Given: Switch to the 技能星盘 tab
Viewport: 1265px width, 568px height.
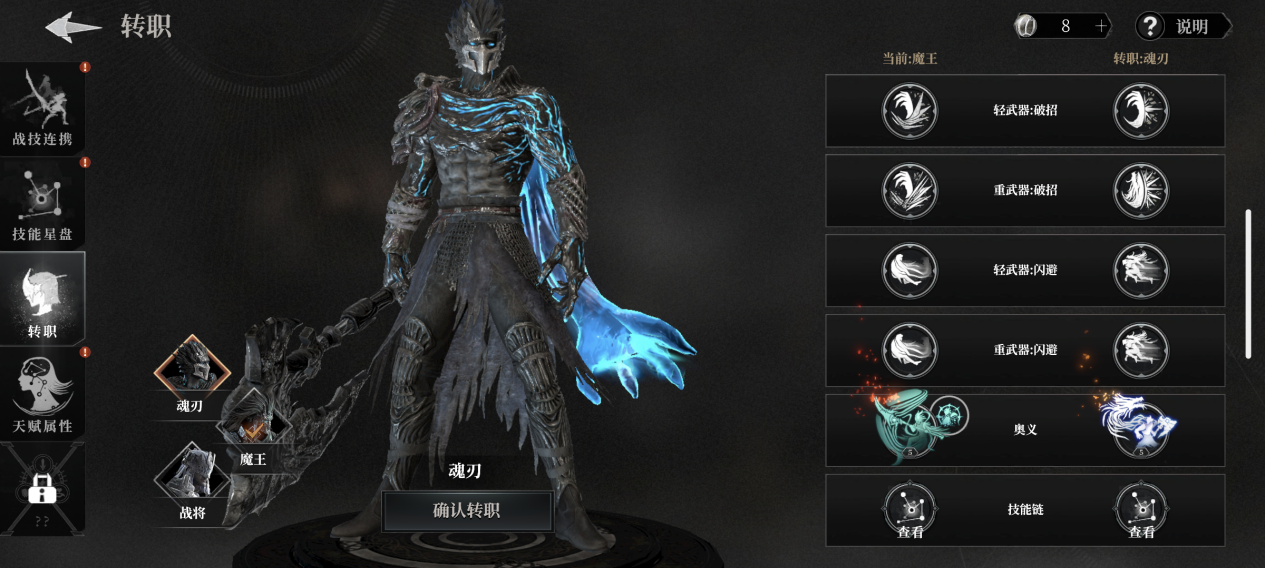Looking at the screenshot, I should tap(42, 205).
